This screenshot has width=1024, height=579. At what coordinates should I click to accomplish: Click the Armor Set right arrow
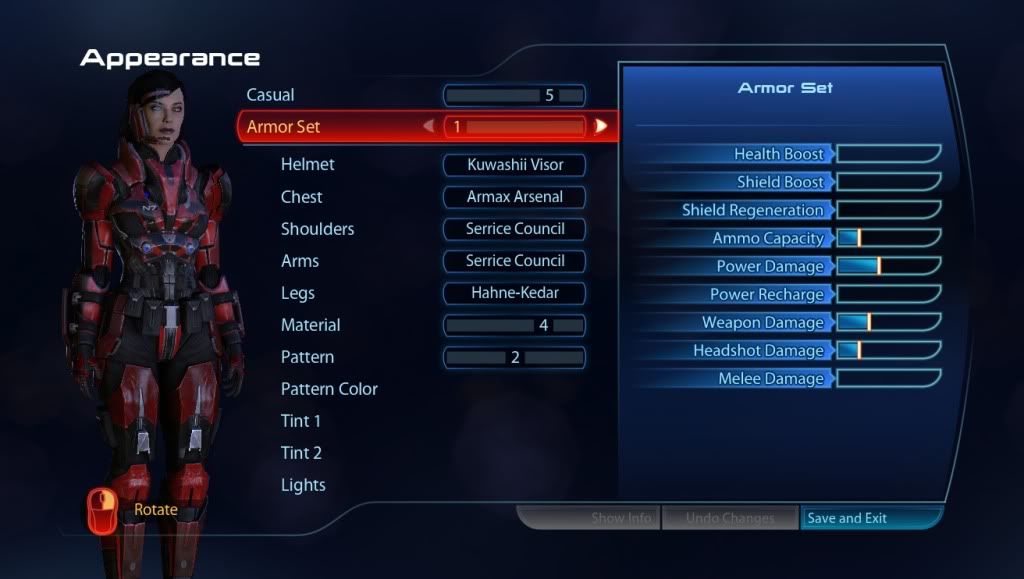(601, 127)
